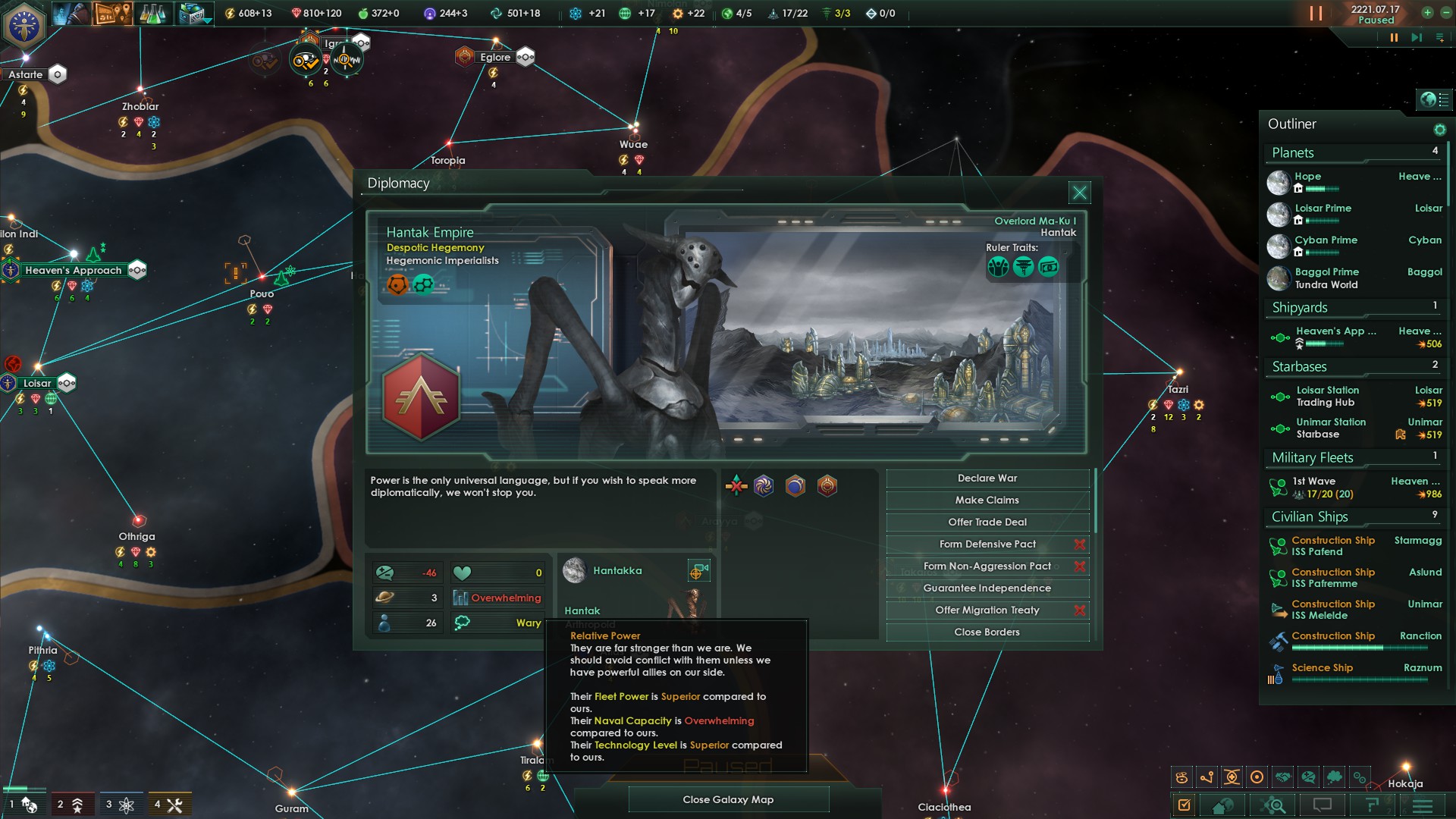Select the 1st Wave military fleet

tap(1314, 481)
